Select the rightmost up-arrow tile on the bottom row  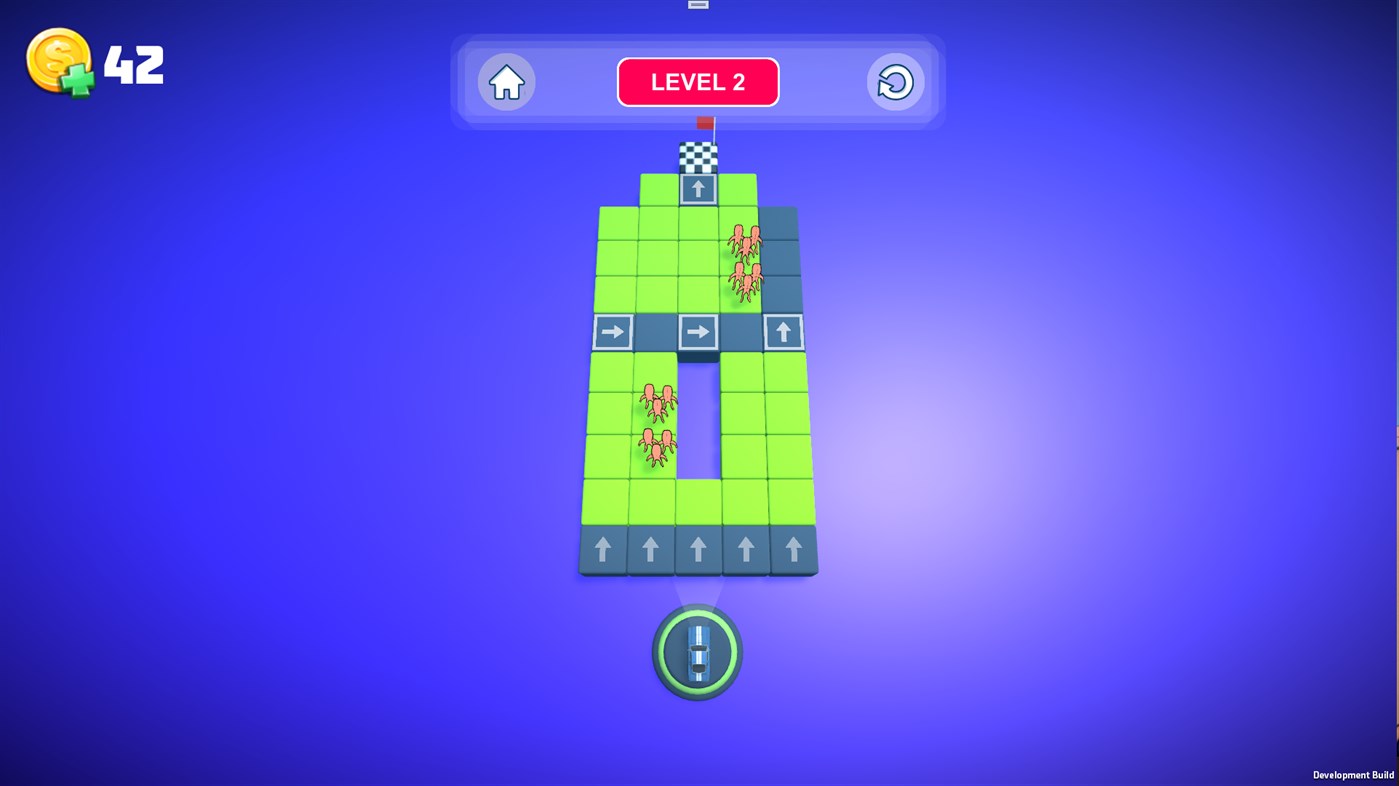(x=791, y=548)
